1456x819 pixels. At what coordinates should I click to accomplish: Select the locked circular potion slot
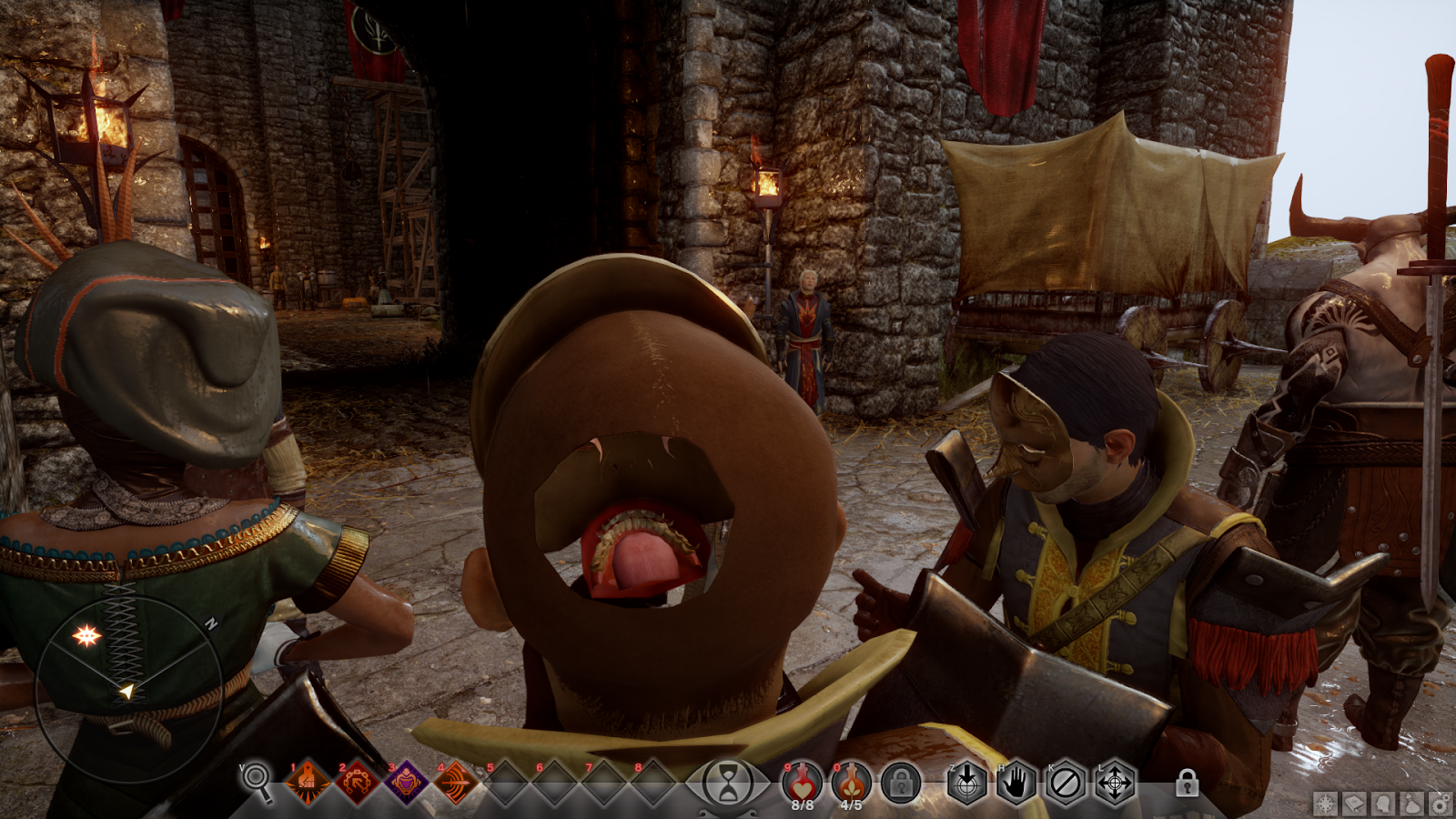[901, 783]
